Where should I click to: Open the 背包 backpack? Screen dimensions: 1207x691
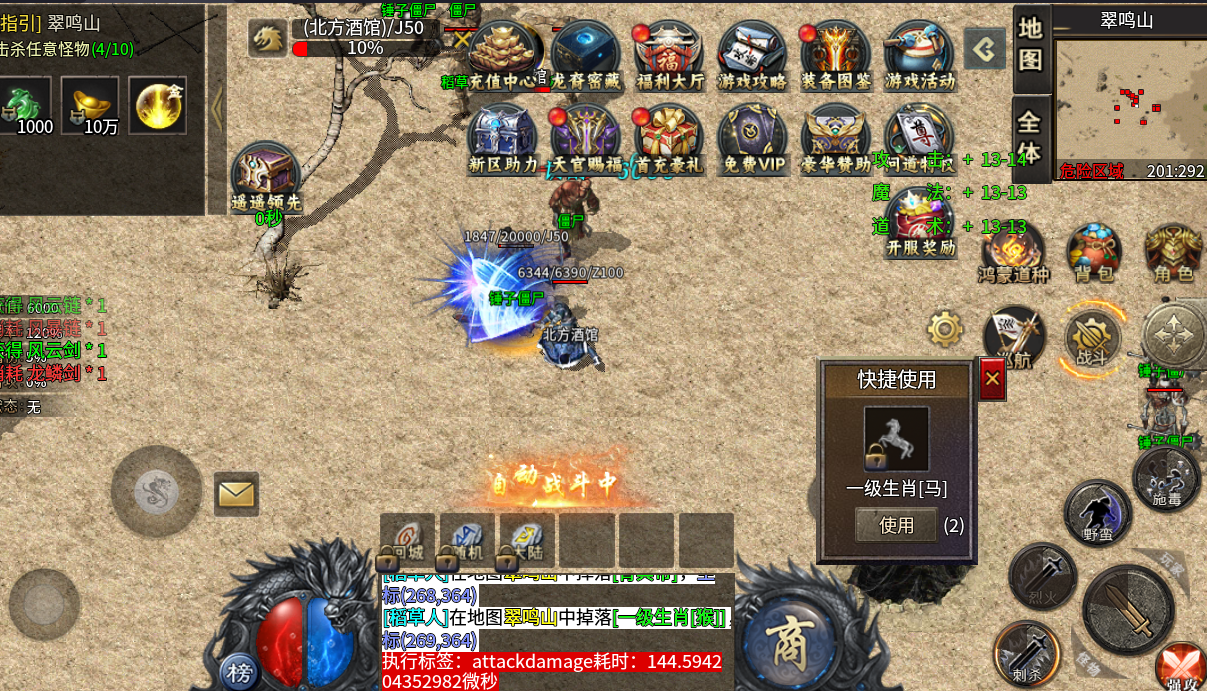(1096, 253)
